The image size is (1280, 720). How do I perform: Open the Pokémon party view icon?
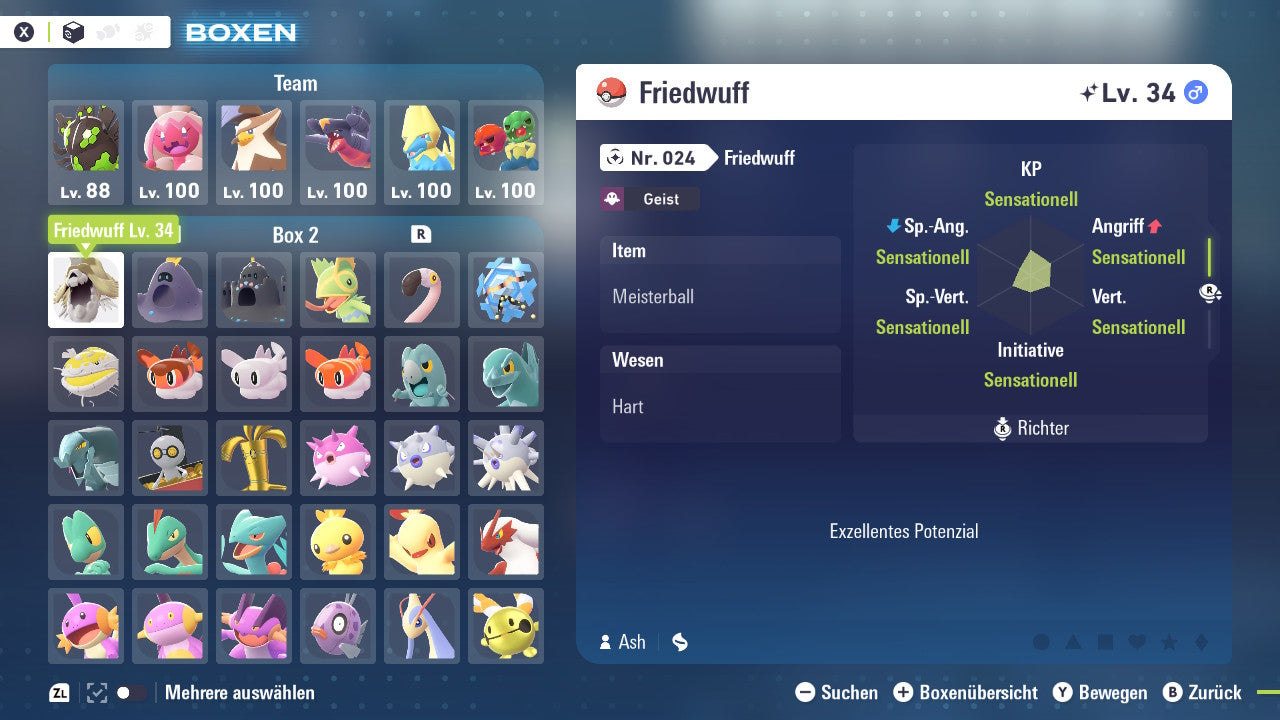(107, 31)
